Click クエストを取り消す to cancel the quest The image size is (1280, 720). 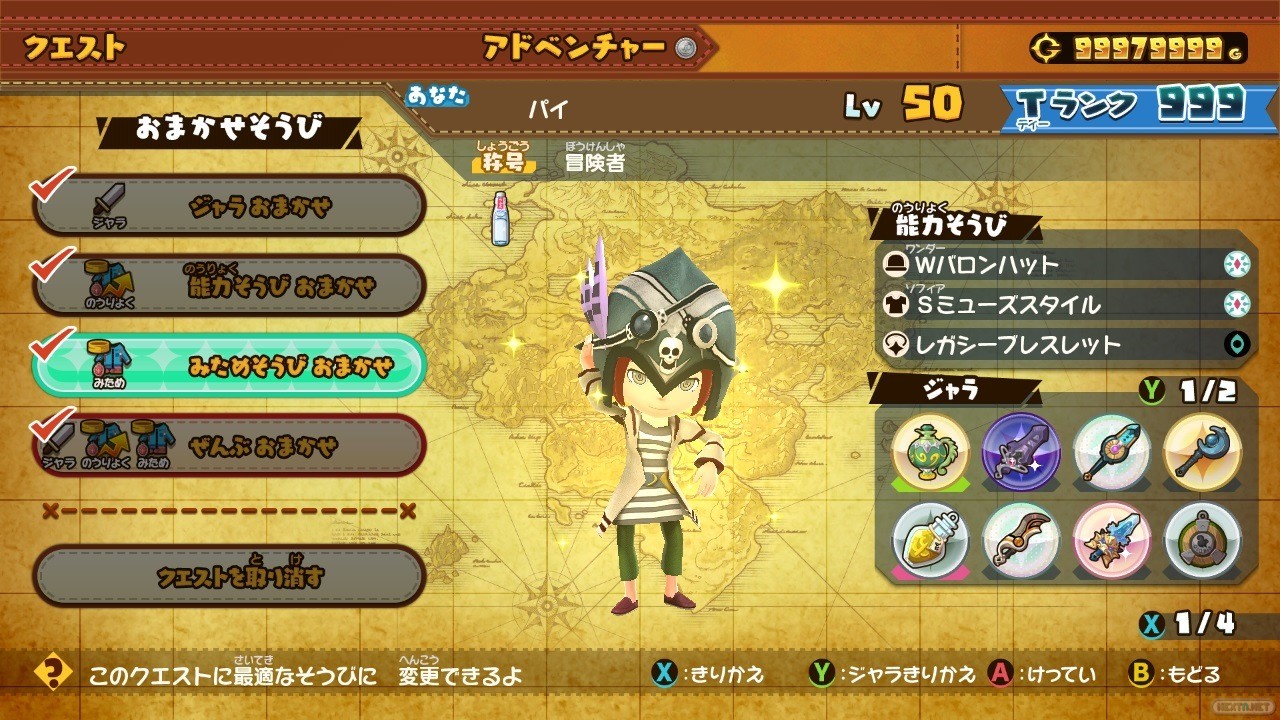[x=230, y=576]
